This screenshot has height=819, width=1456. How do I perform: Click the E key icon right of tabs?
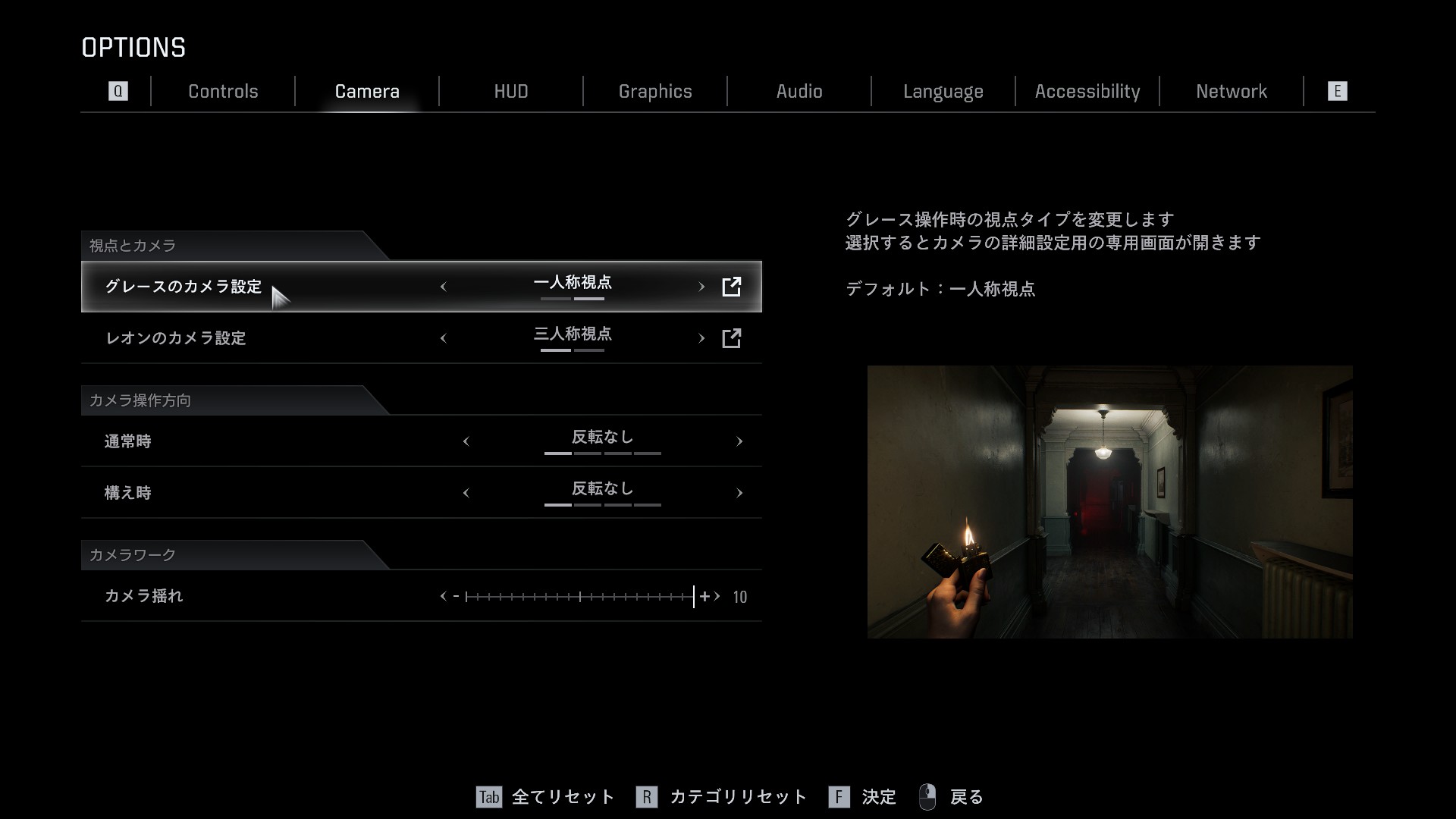[1338, 91]
